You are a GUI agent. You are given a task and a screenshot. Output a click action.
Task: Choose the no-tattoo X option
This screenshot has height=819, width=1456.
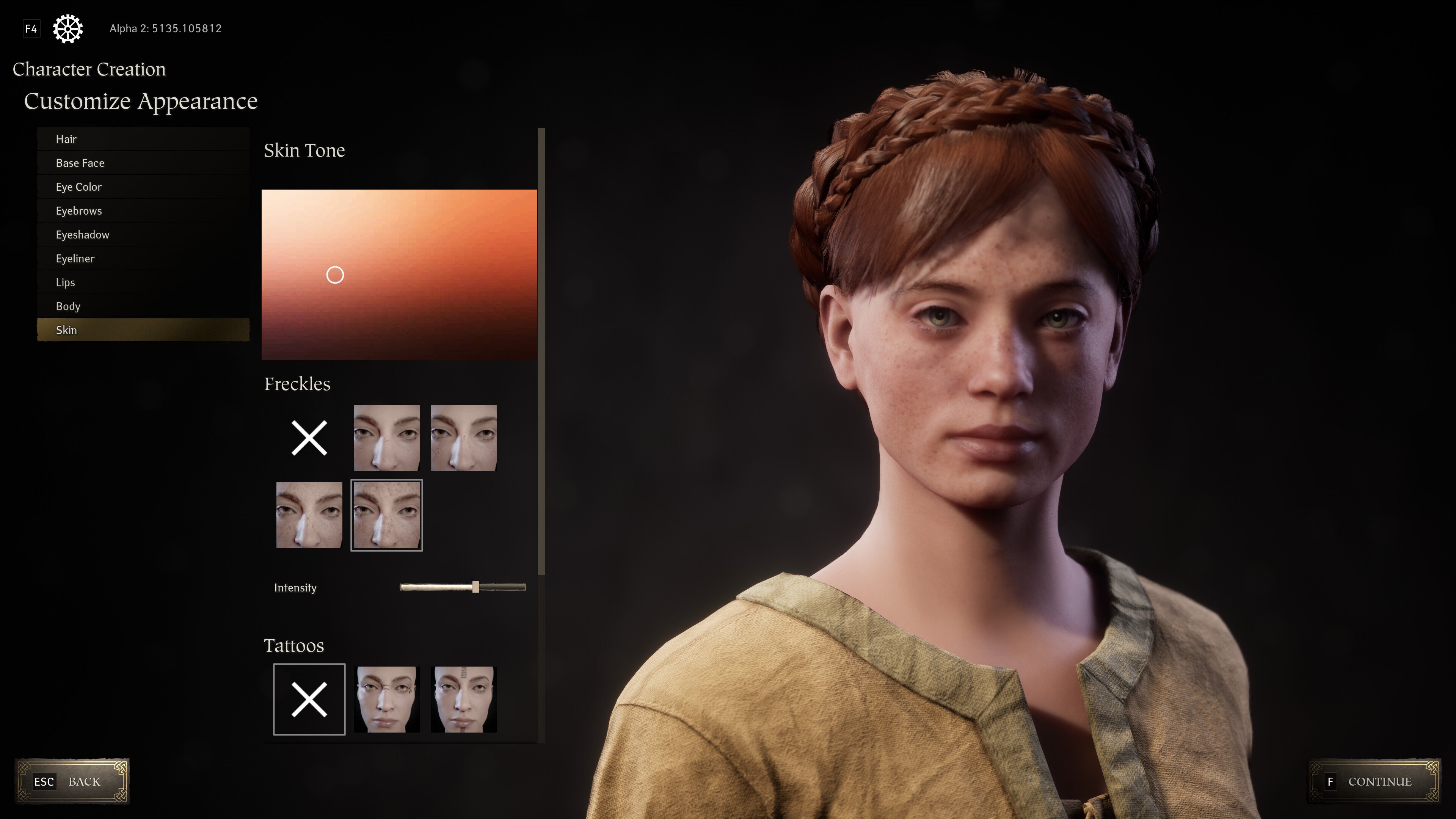pos(309,699)
